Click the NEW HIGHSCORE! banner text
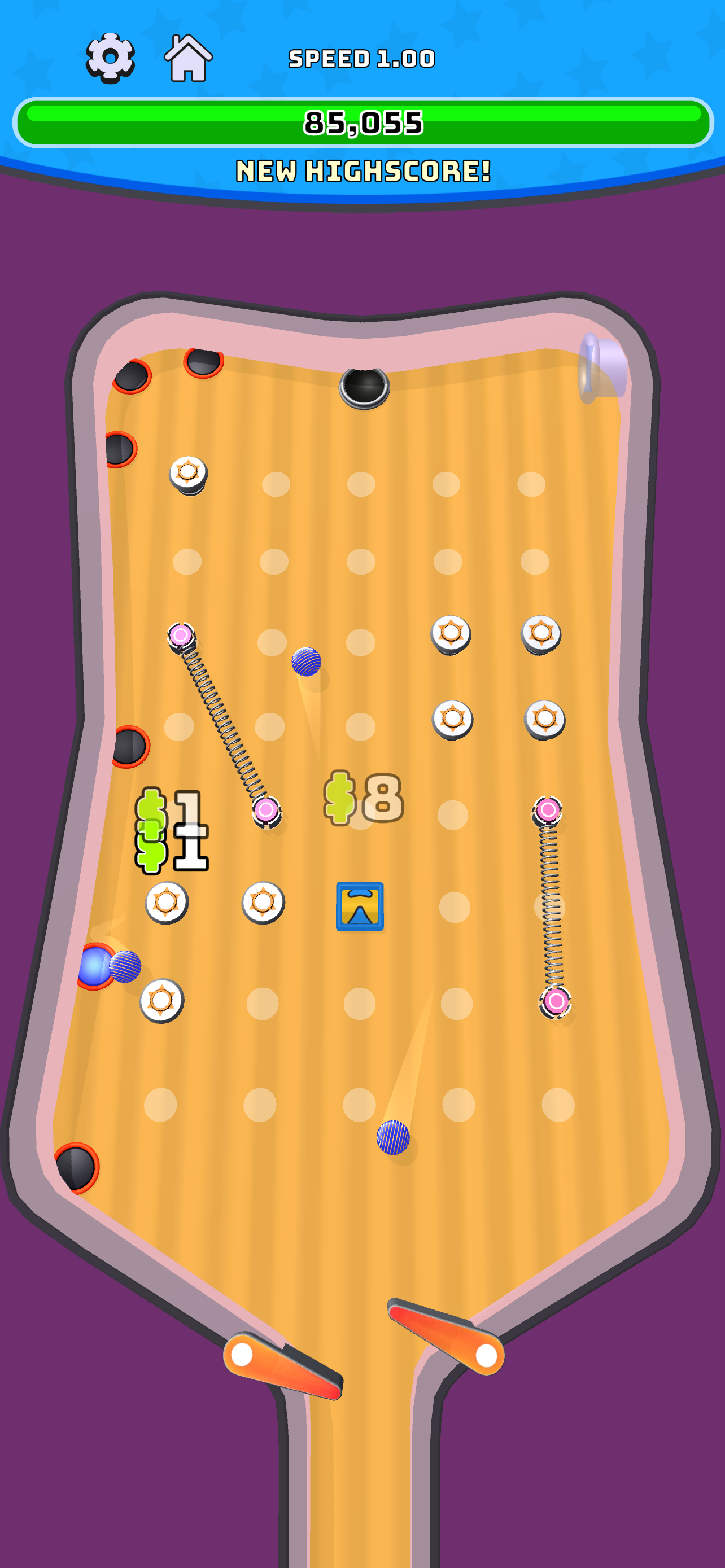The image size is (725, 1568). click(361, 170)
